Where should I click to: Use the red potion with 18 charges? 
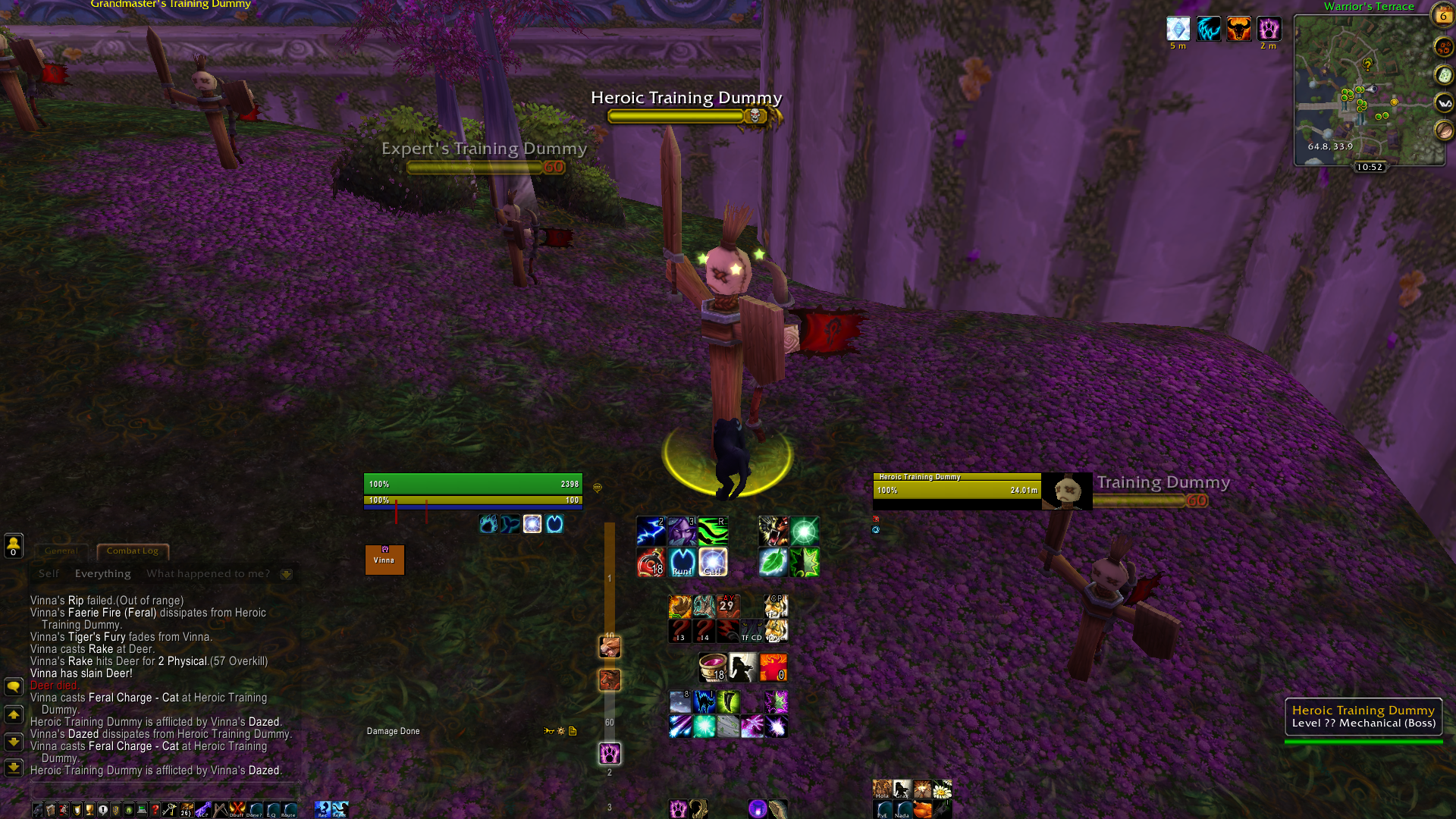[651, 563]
